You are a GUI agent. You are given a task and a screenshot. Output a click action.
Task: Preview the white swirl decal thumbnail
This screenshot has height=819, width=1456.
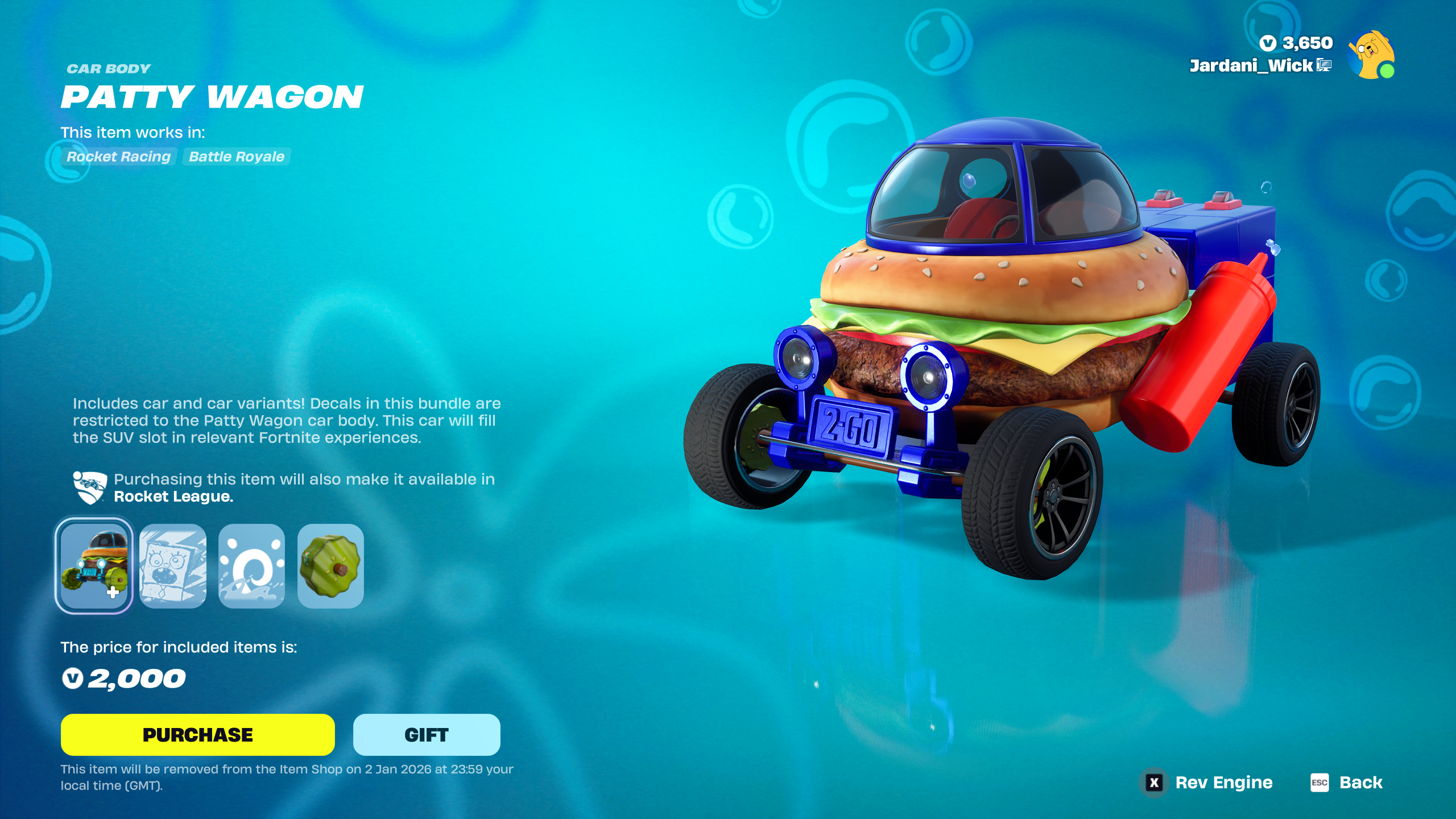(x=251, y=565)
